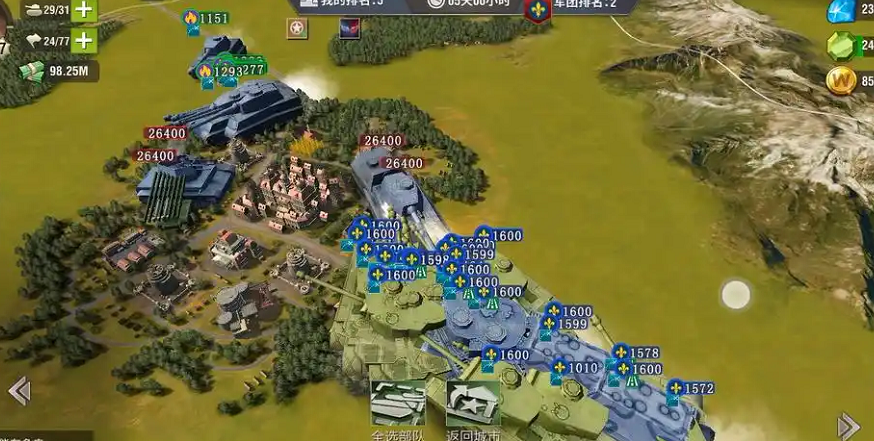Image resolution: width=874 pixels, height=441 pixels.
Task: Tap the gold W coin icon
Action: click(842, 80)
